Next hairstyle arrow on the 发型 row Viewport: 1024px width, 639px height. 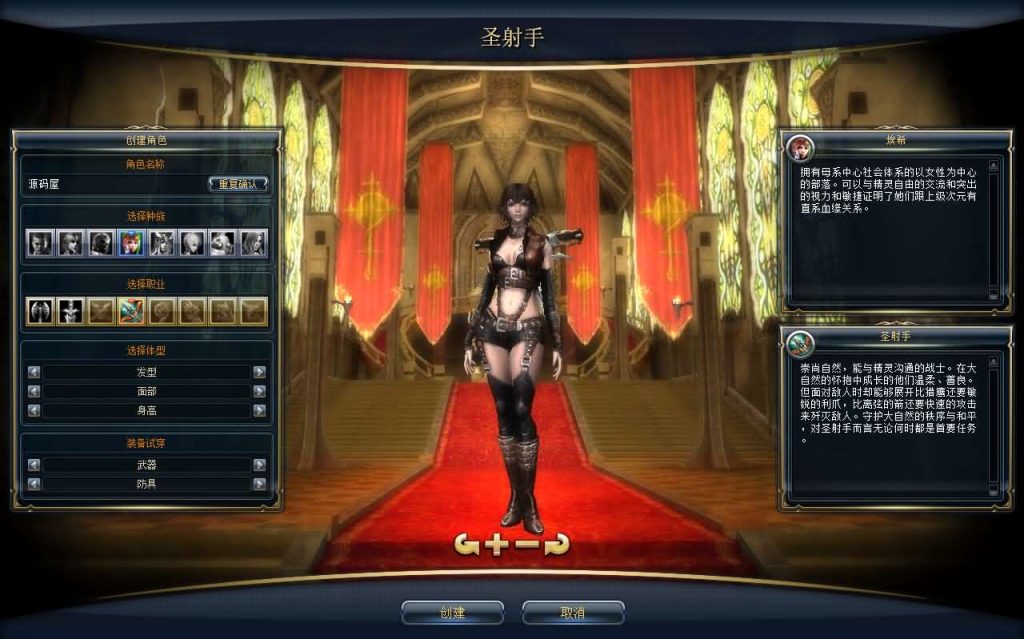tap(259, 372)
